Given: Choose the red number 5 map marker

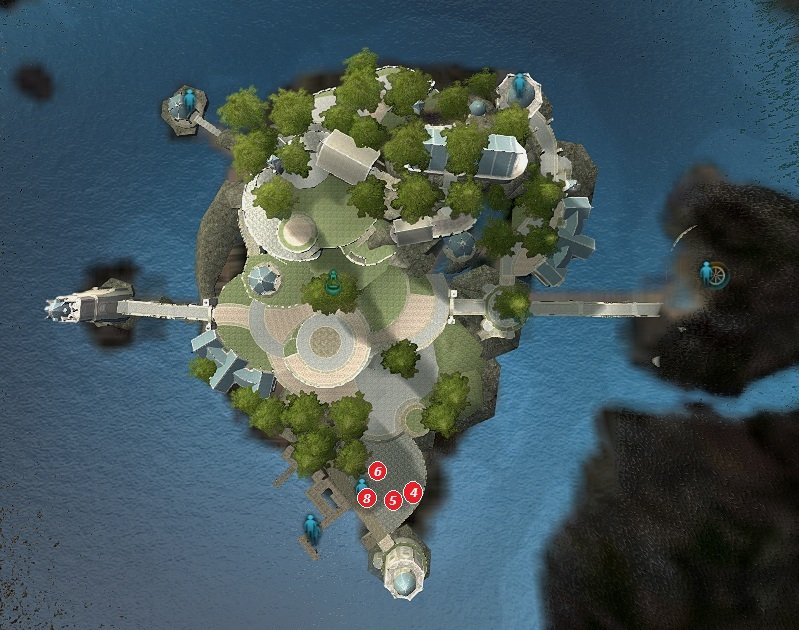Looking at the screenshot, I should [393, 498].
